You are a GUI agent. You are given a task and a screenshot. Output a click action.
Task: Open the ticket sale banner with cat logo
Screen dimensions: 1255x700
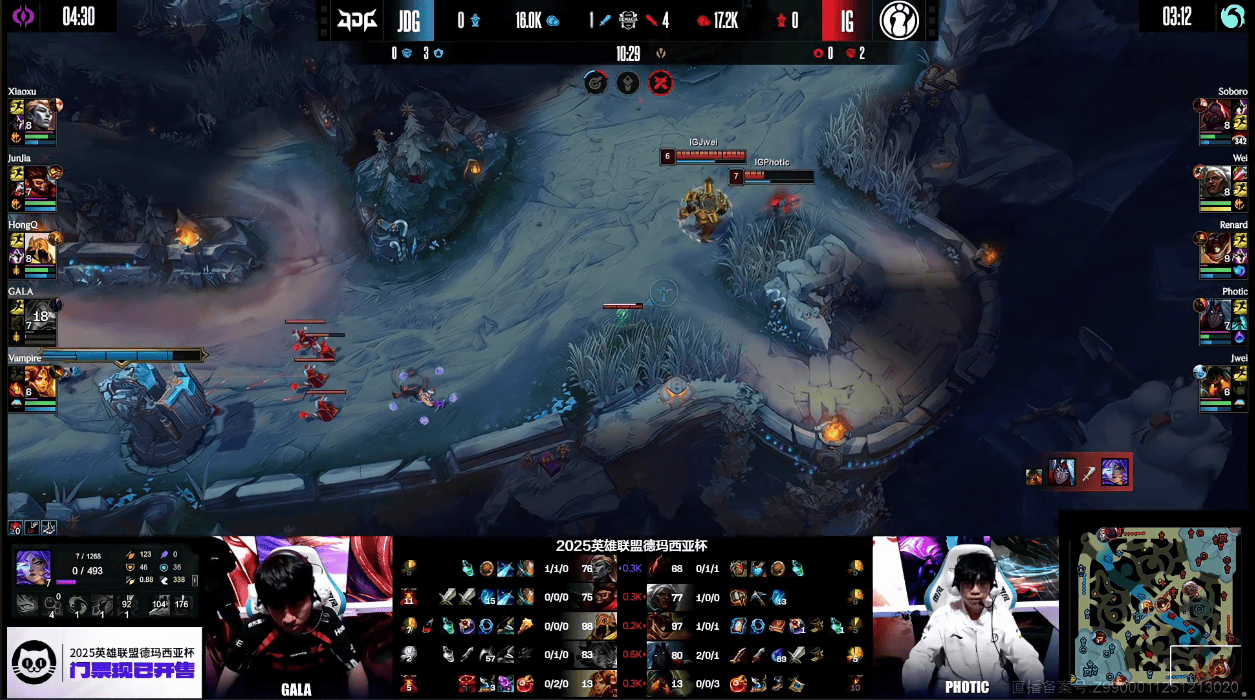coord(104,662)
